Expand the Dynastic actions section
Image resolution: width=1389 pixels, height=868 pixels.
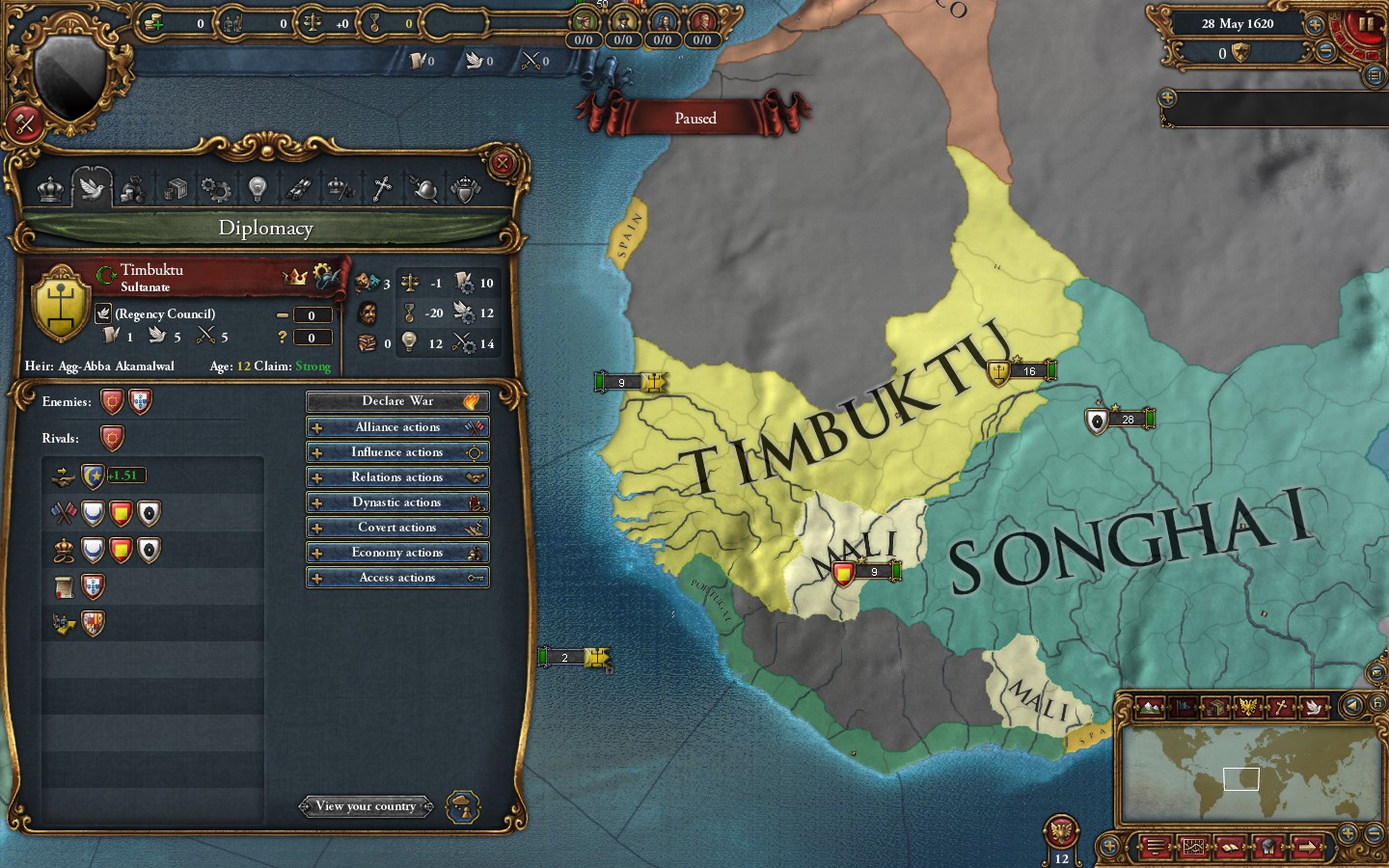[x=397, y=502]
